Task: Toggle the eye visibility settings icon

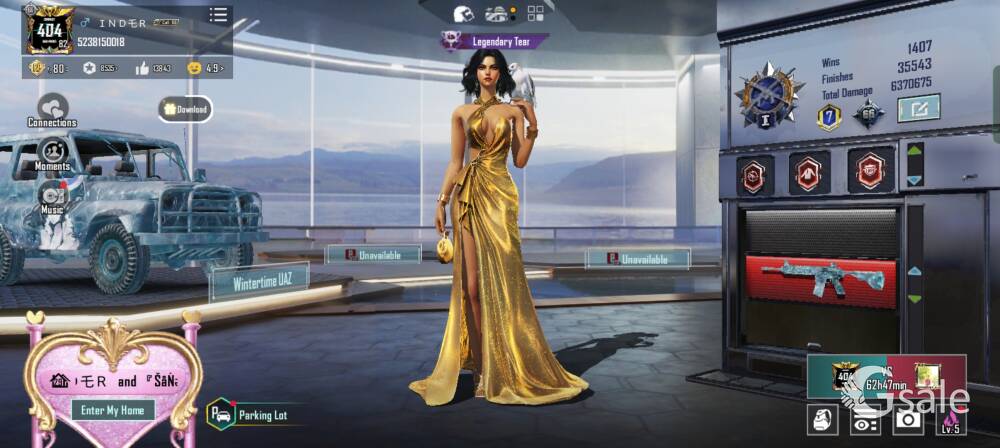Action: click(865, 421)
